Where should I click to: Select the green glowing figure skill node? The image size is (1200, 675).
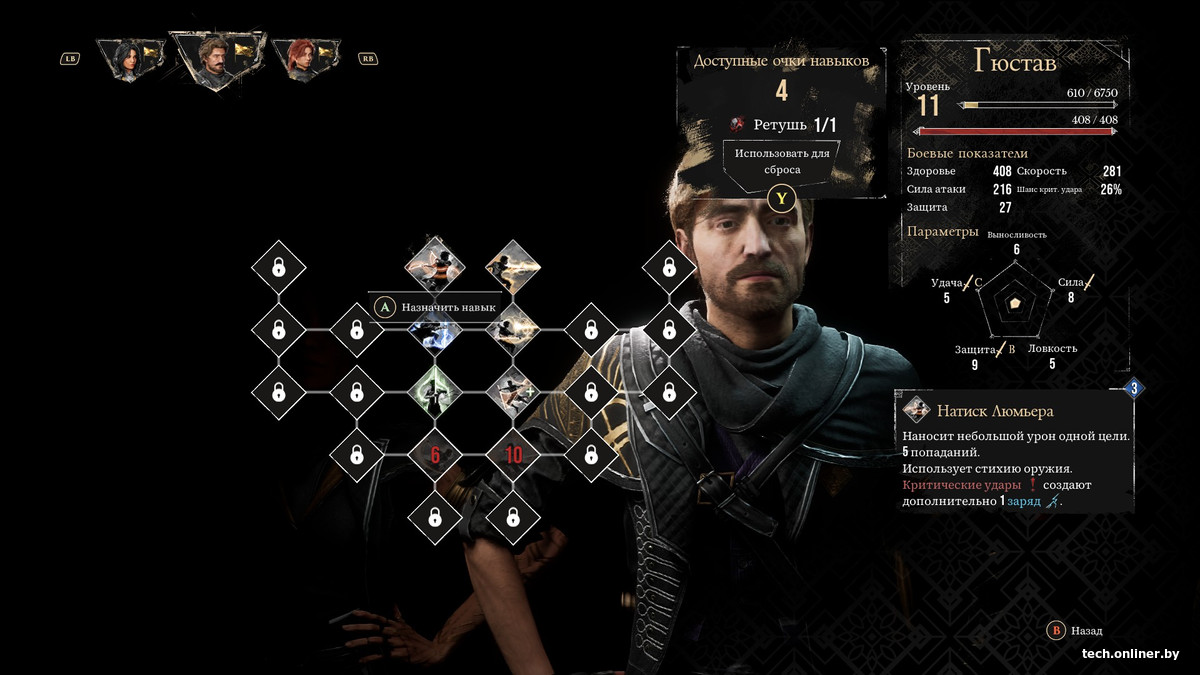coord(435,391)
